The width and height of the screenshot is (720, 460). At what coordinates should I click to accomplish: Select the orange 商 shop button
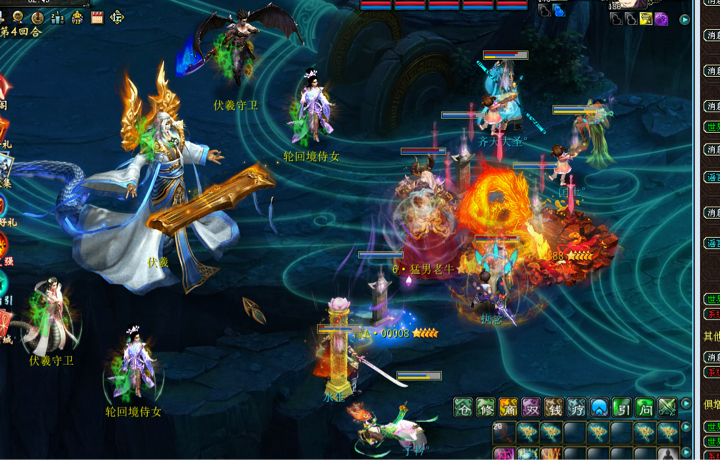coord(509,407)
